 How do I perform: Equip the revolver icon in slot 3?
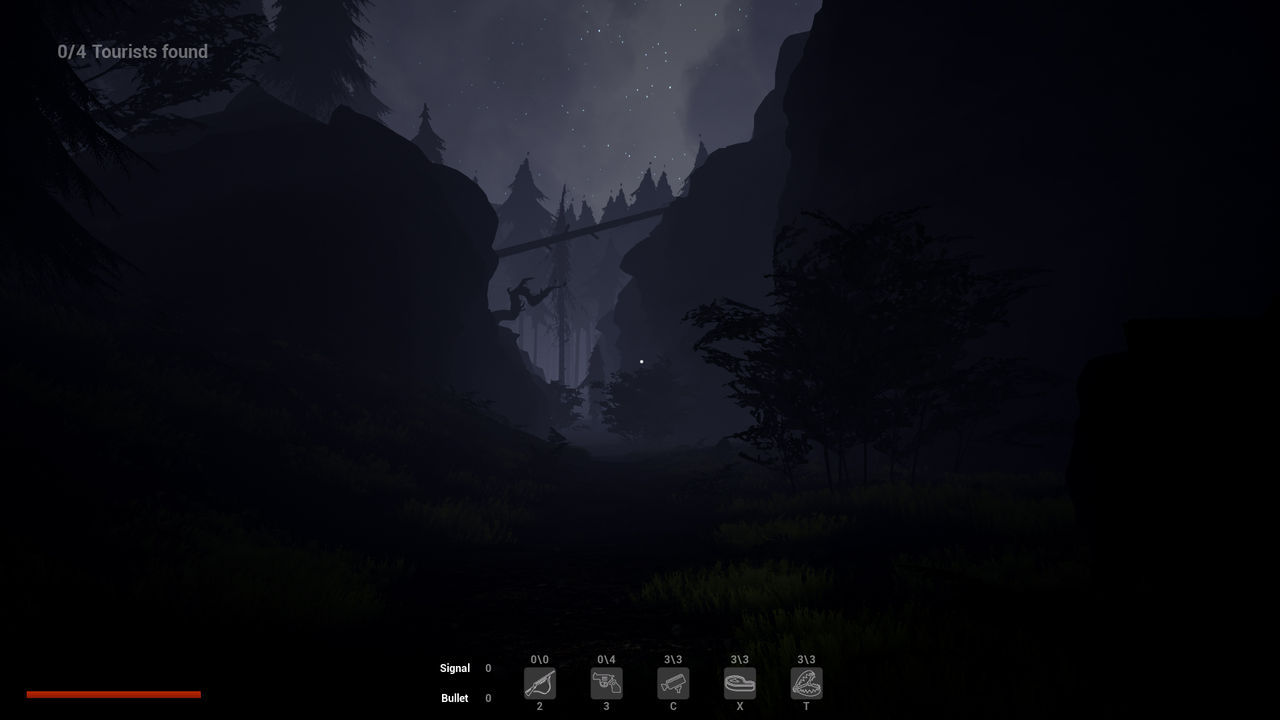[x=606, y=683]
